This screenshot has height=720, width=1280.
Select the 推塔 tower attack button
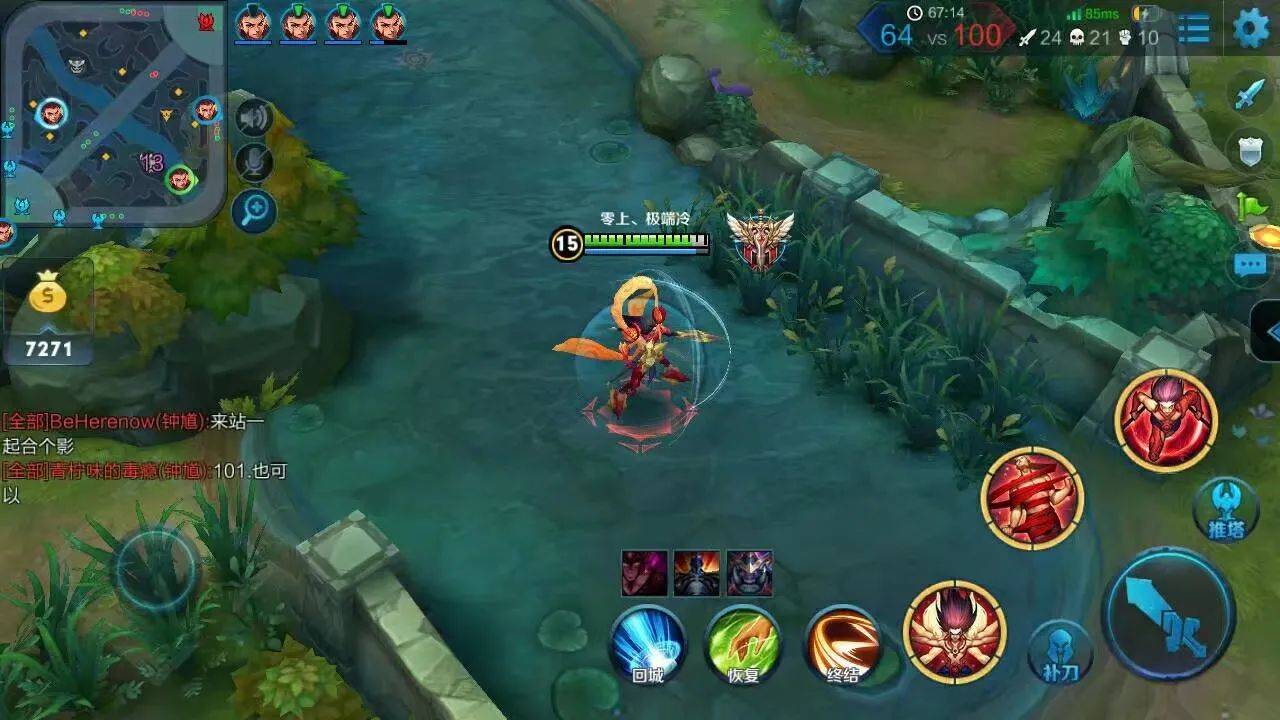tap(1226, 508)
